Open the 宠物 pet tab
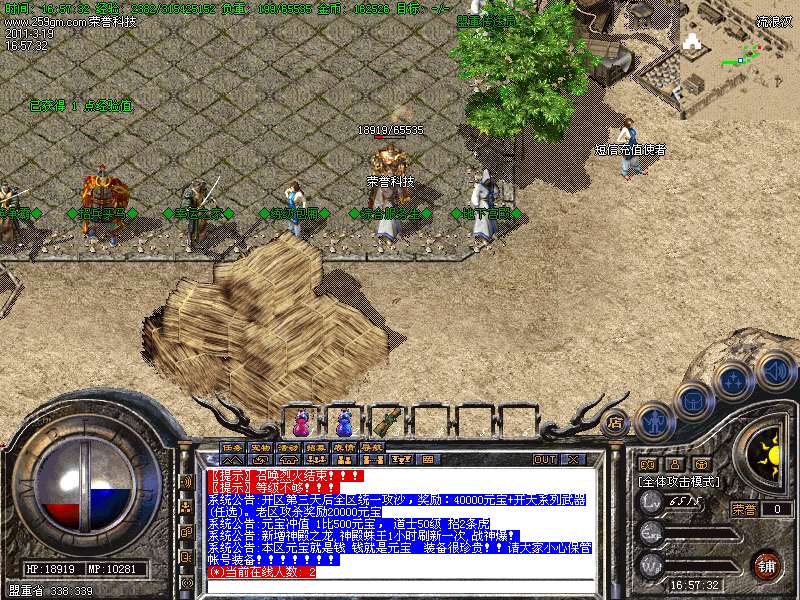 point(260,447)
